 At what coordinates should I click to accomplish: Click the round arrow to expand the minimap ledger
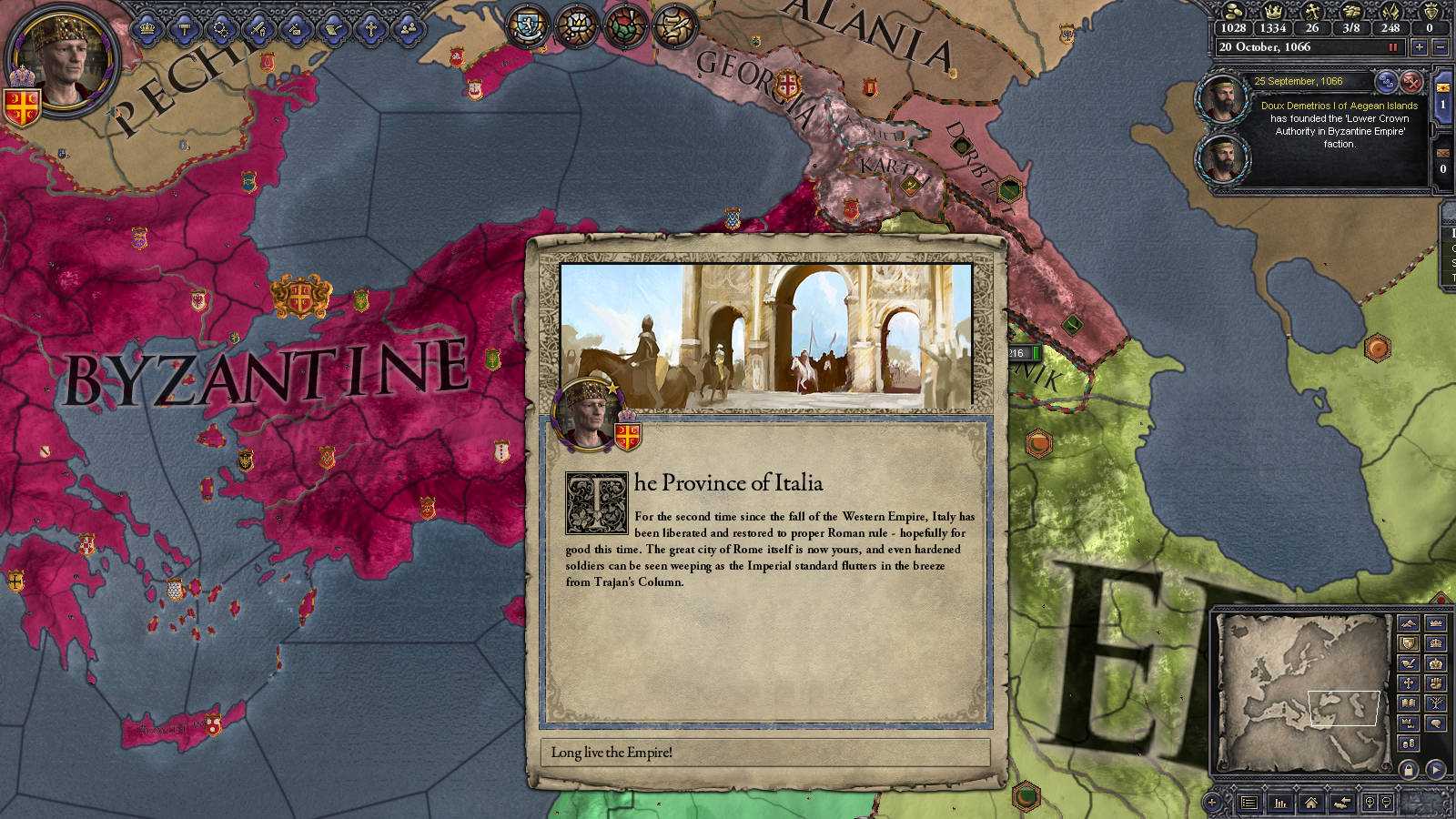coord(1435,769)
